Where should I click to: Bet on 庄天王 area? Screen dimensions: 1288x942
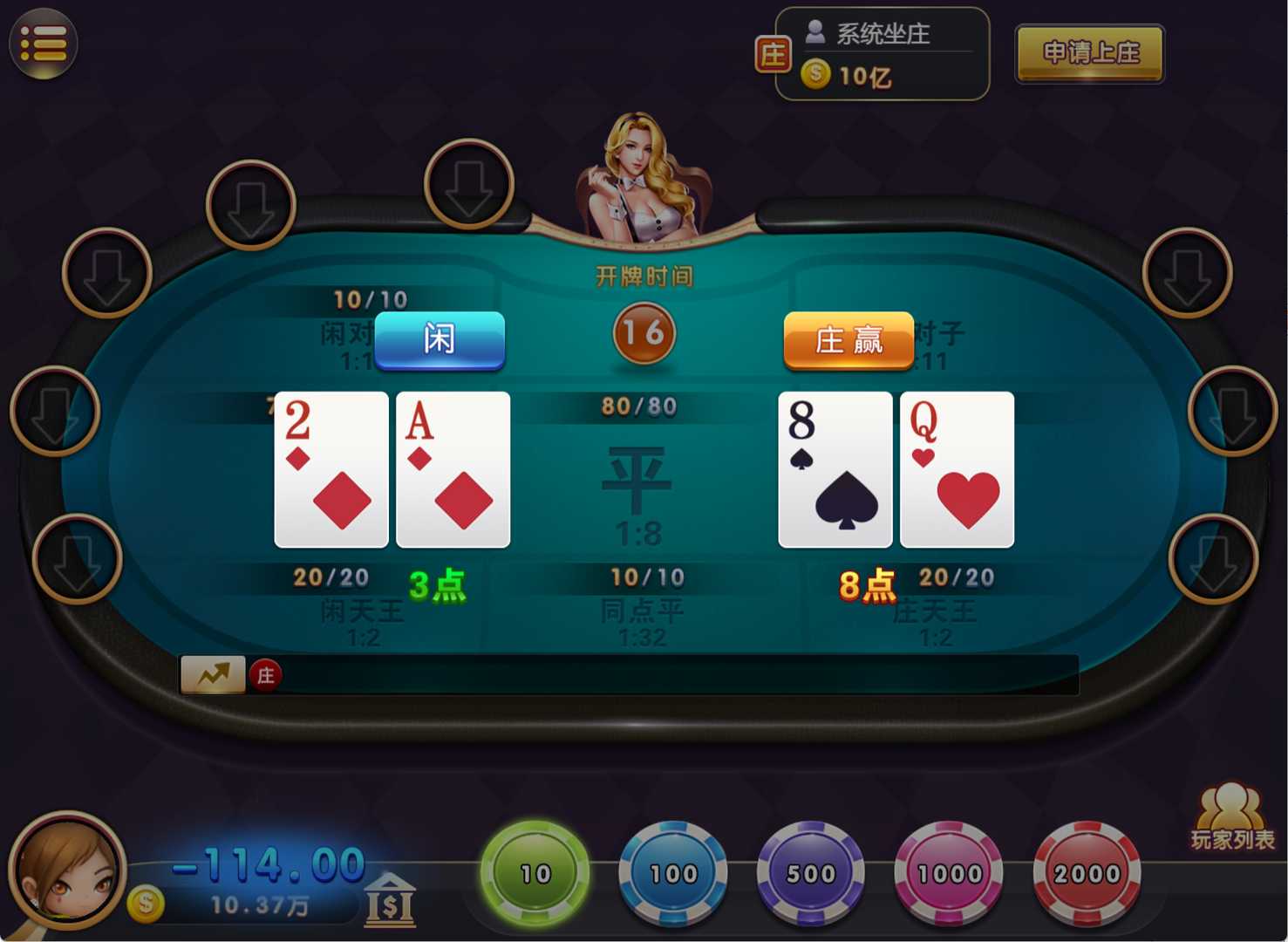(935, 615)
